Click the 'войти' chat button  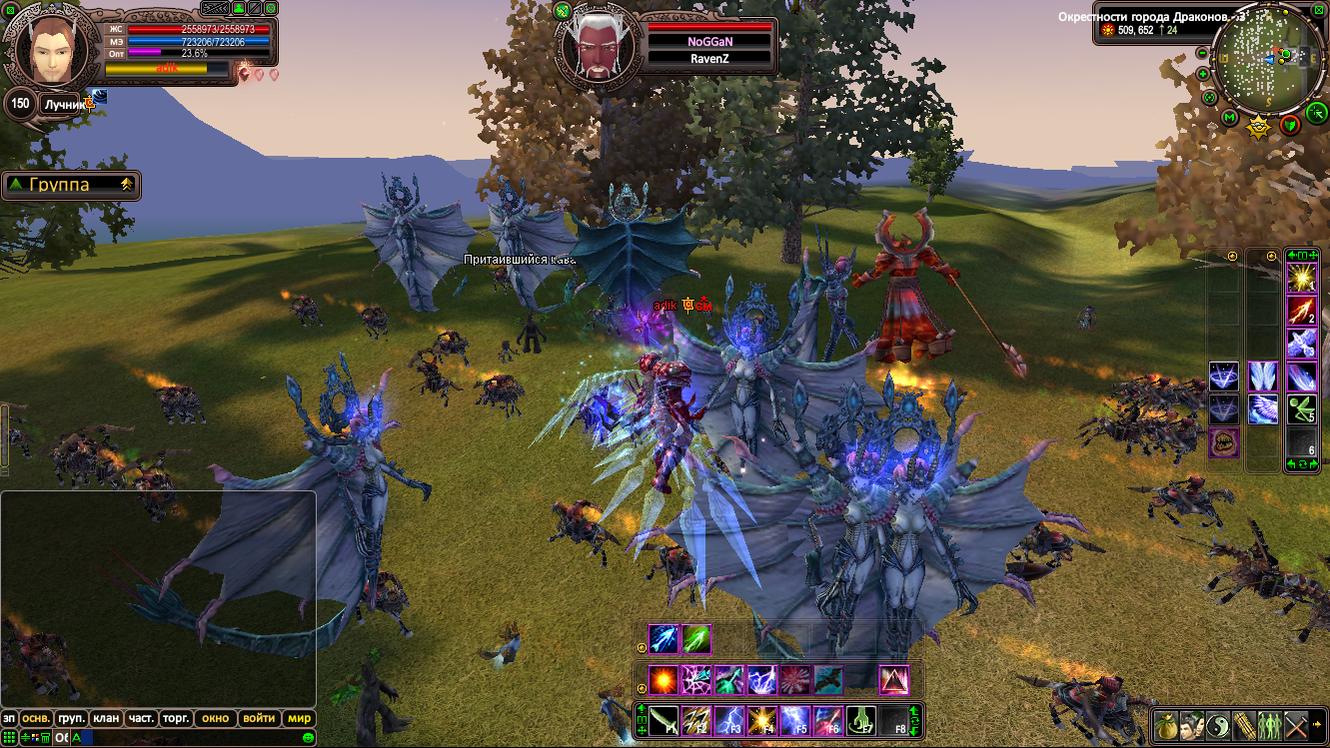(258, 718)
